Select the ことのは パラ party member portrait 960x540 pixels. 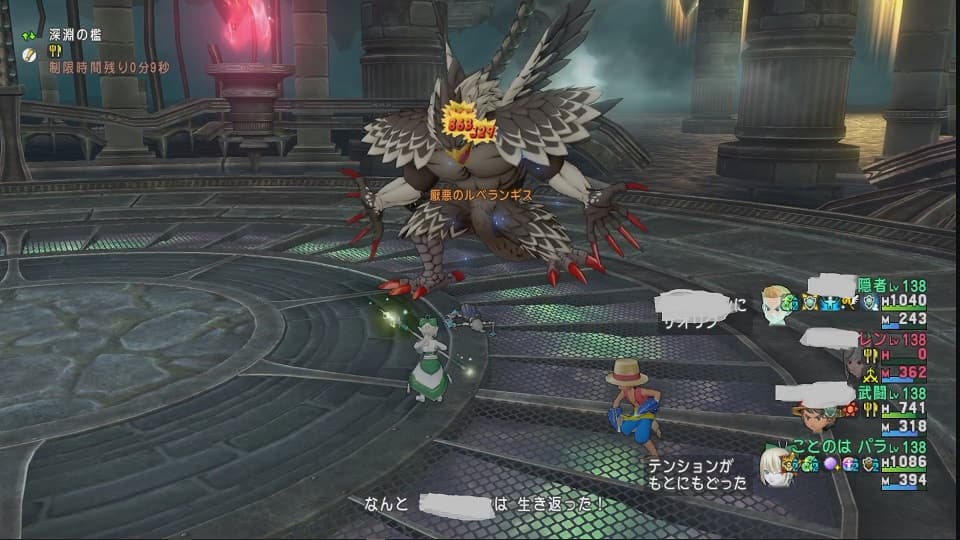pos(775,467)
